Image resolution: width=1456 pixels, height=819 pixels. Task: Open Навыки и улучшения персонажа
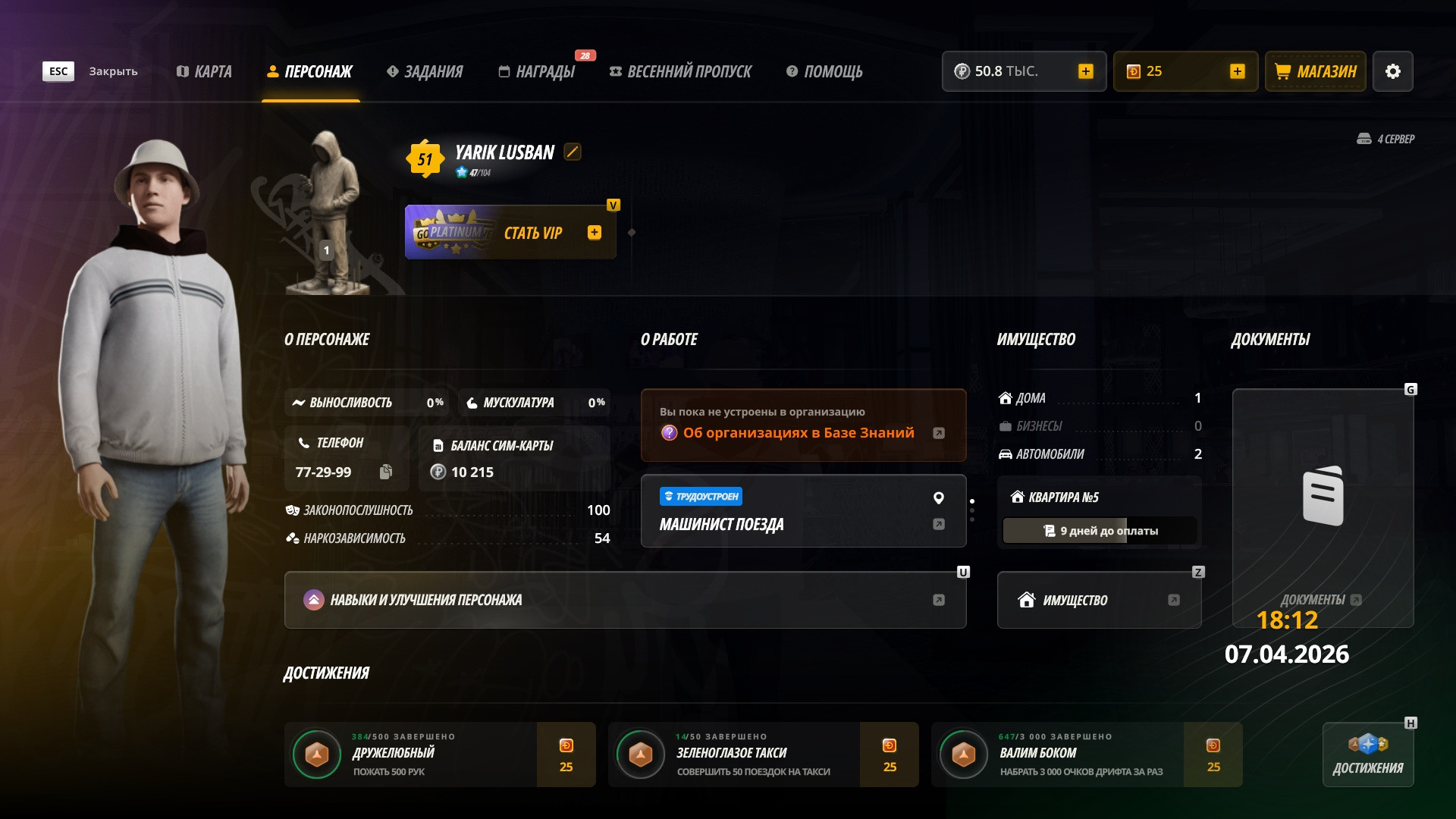coord(625,600)
